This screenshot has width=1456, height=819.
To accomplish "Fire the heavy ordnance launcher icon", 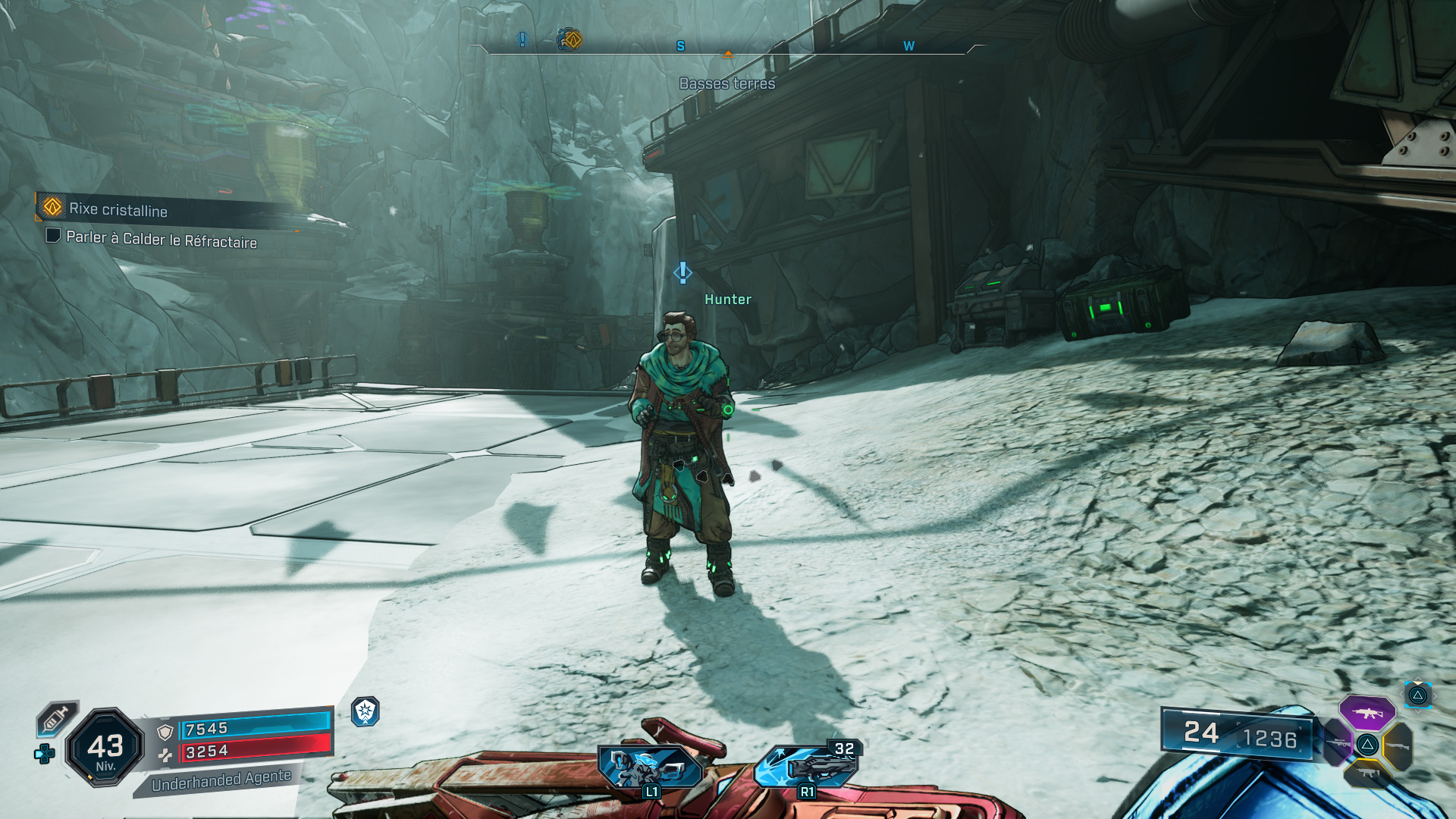I will click(807, 766).
